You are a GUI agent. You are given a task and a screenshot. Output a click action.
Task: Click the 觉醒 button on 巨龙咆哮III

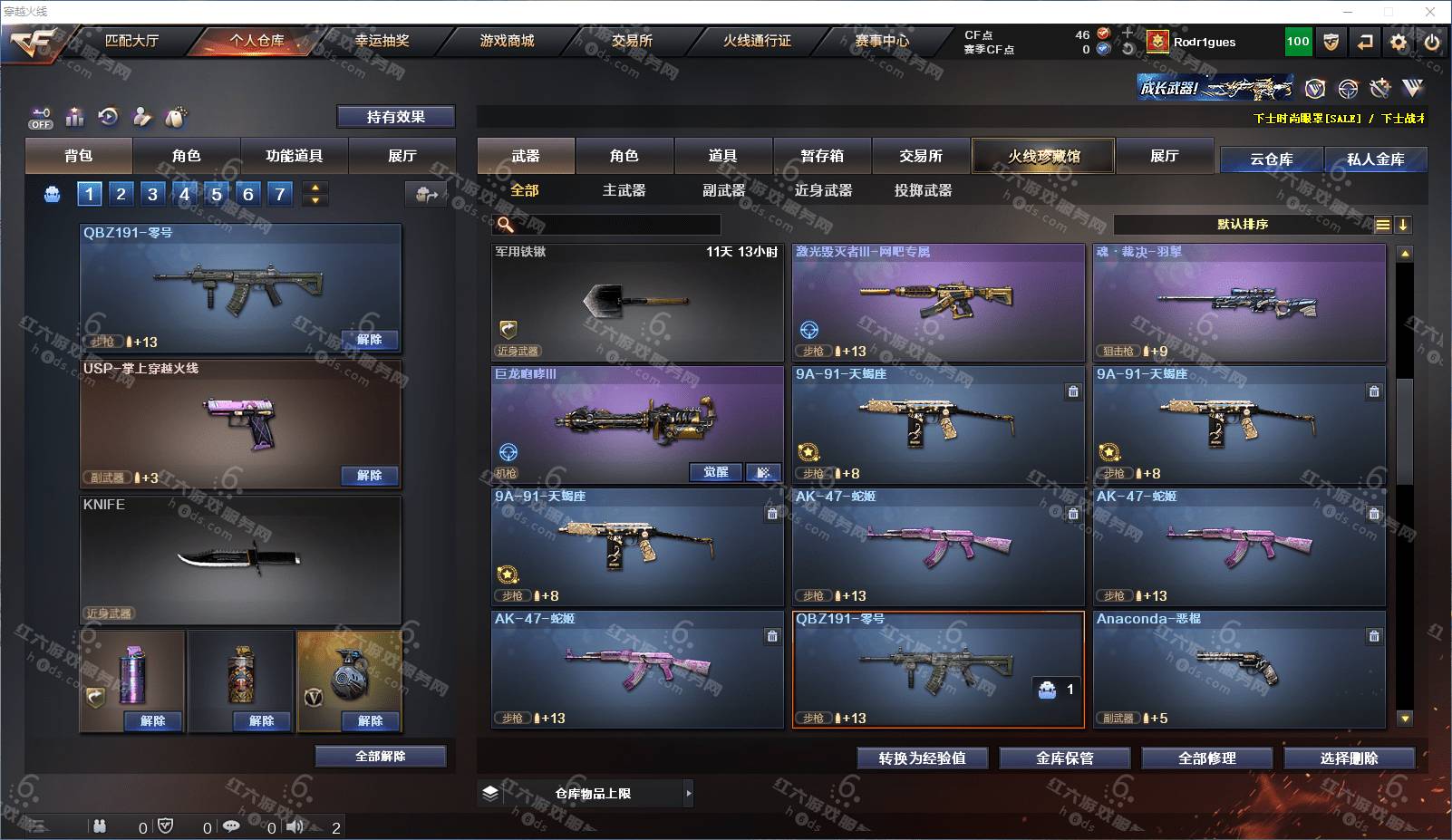click(x=715, y=472)
